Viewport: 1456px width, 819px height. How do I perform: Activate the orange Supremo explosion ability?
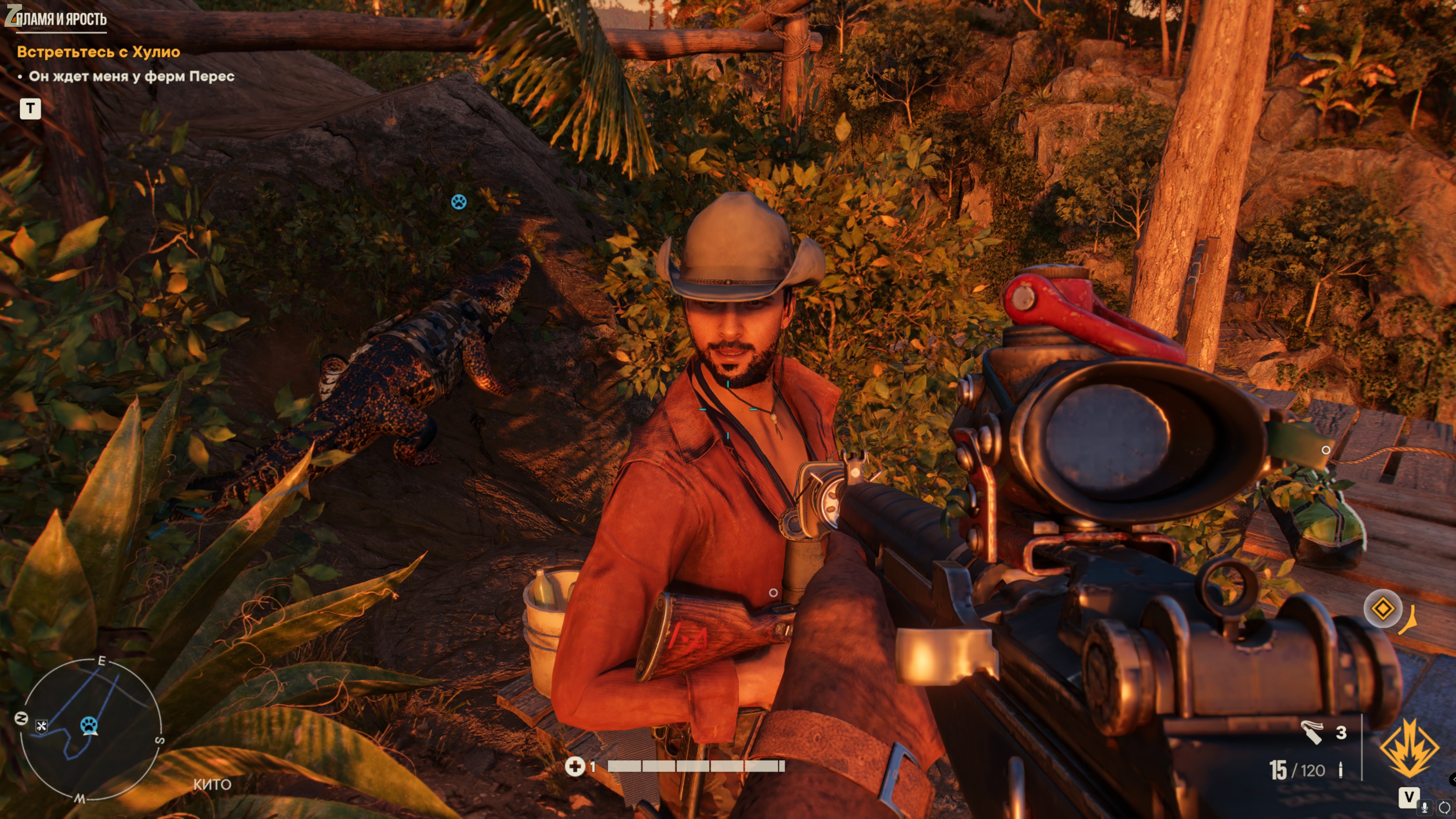pyautogui.click(x=1409, y=748)
